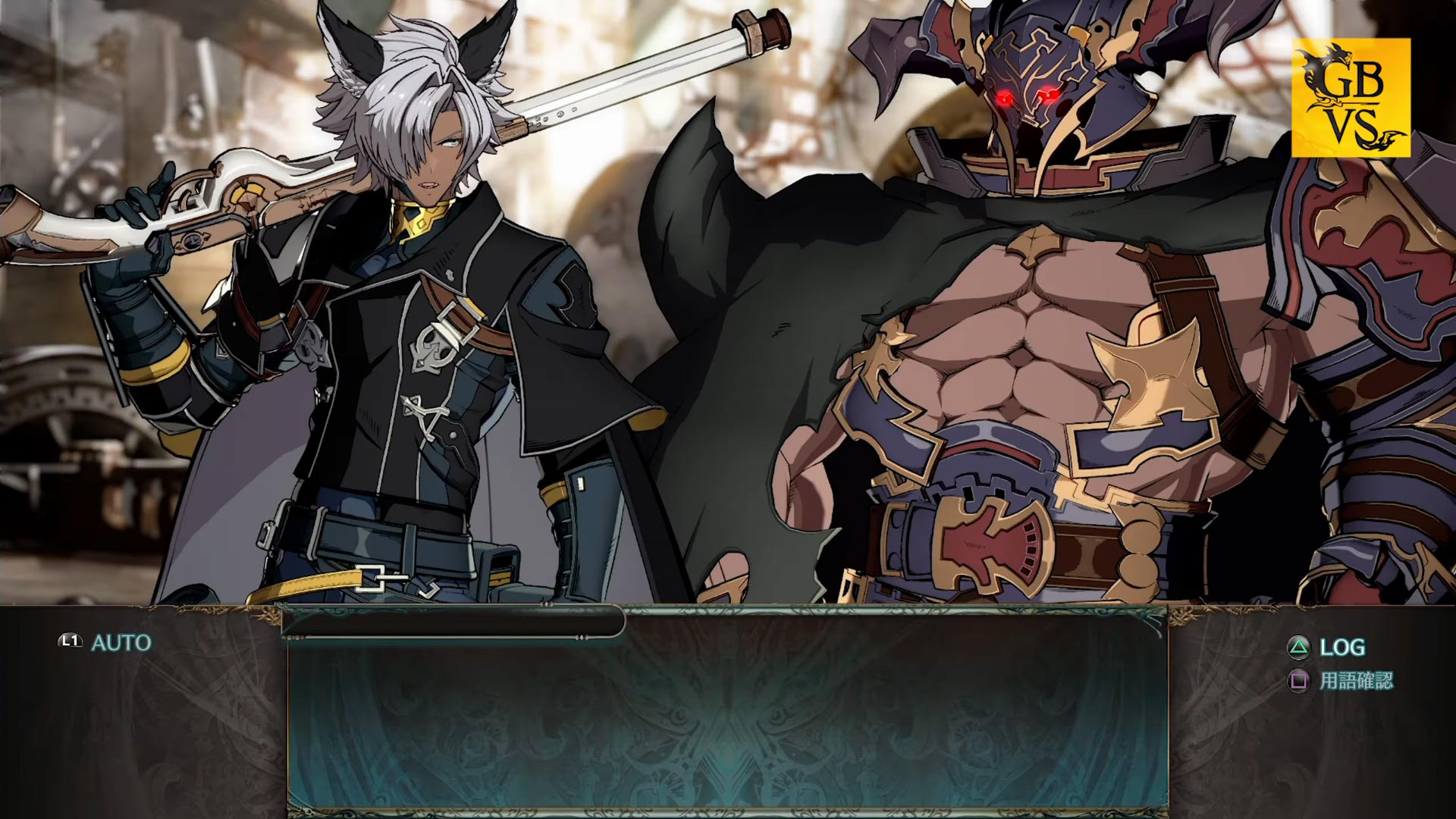Screen dimensions: 1456x819
Task: Click the green triangle LOG button icon
Action: [1300, 648]
